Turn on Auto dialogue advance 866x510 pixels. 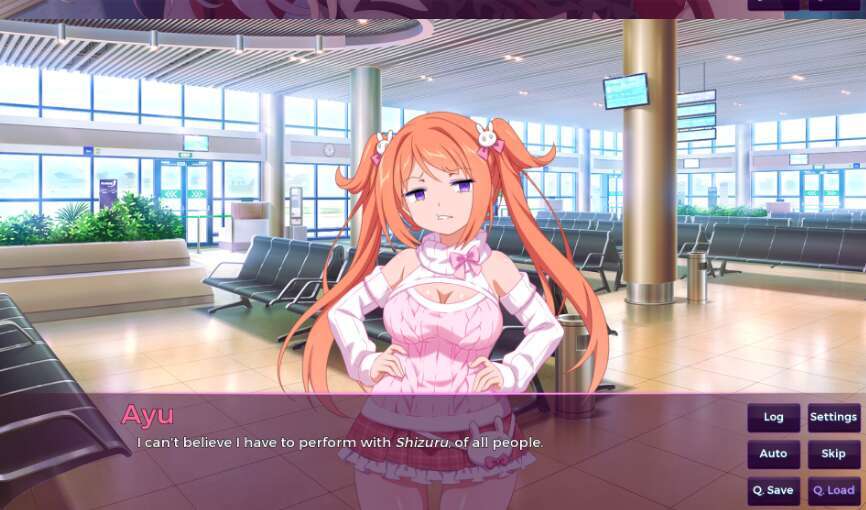(x=773, y=454)
